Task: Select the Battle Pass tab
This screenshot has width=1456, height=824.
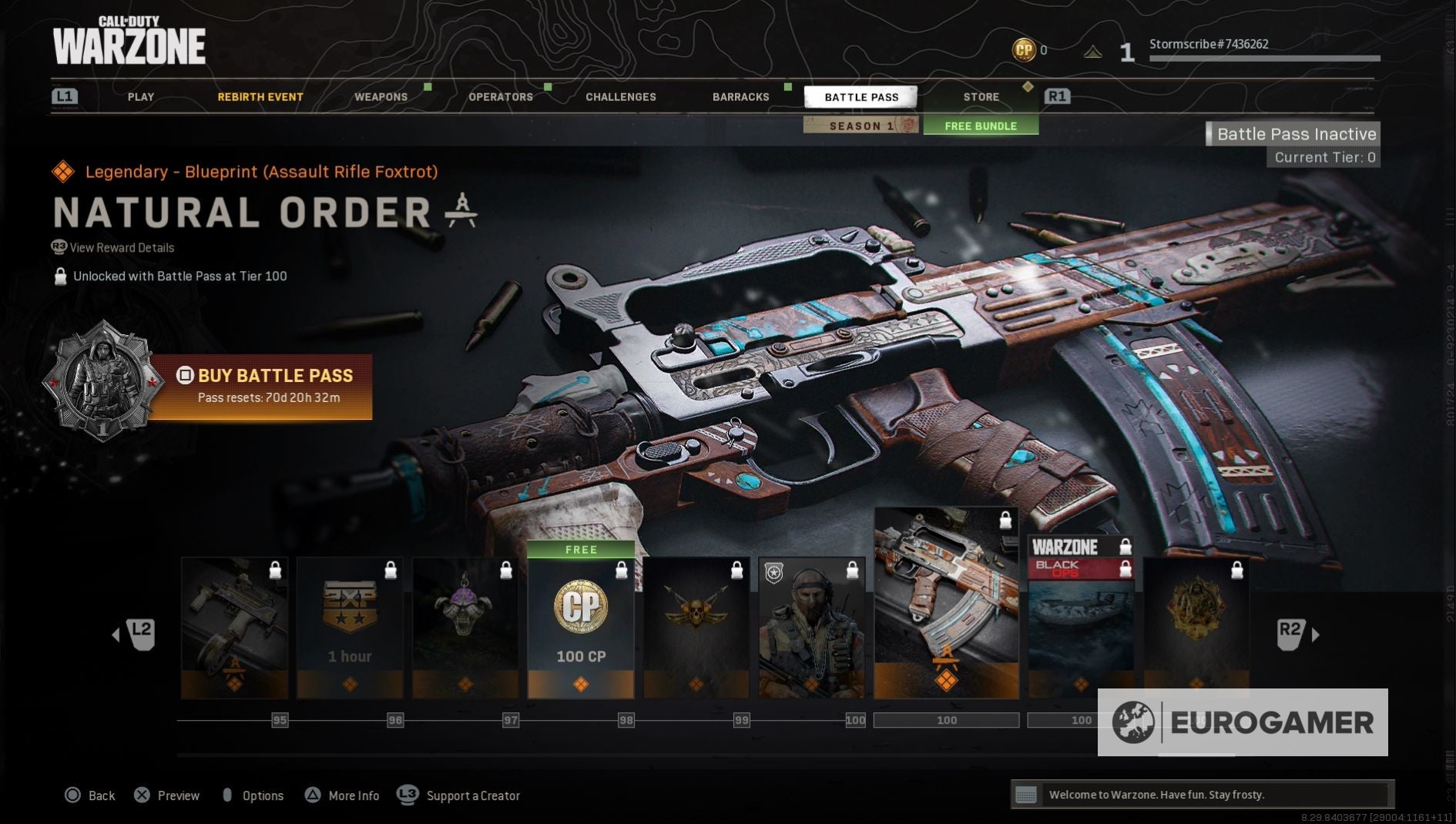Action: 861,97
